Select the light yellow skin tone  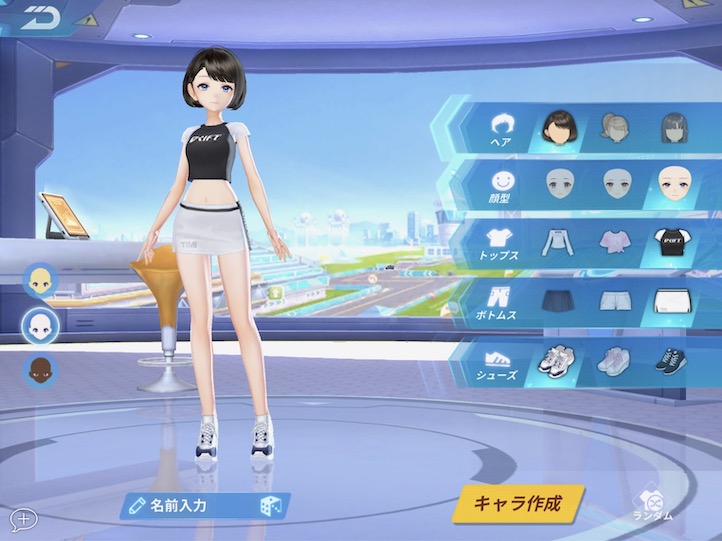[x=41, y=281]
